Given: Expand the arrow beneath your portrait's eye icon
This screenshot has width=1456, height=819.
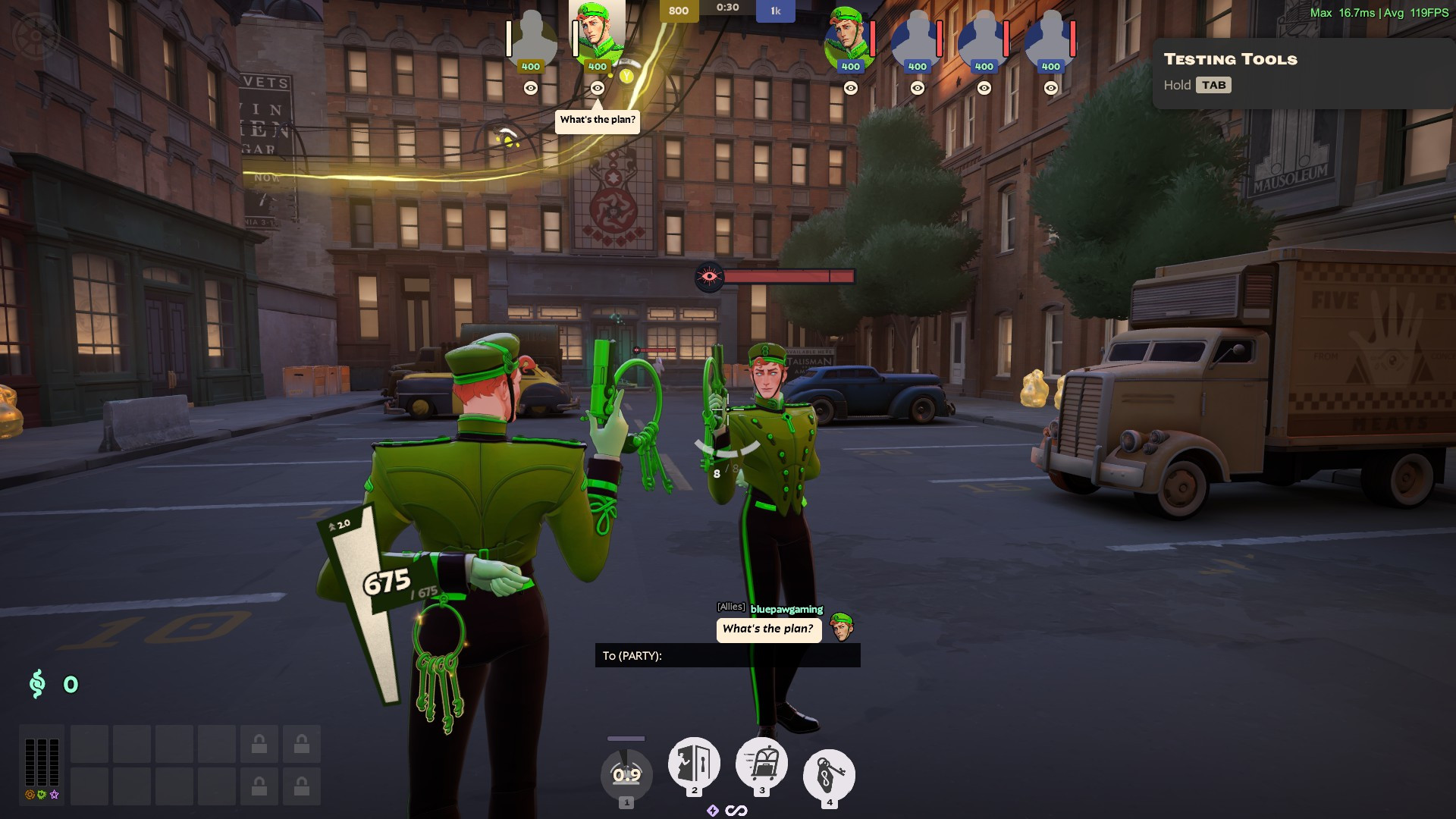Looking at the screenshot, I should coord(598,103).
